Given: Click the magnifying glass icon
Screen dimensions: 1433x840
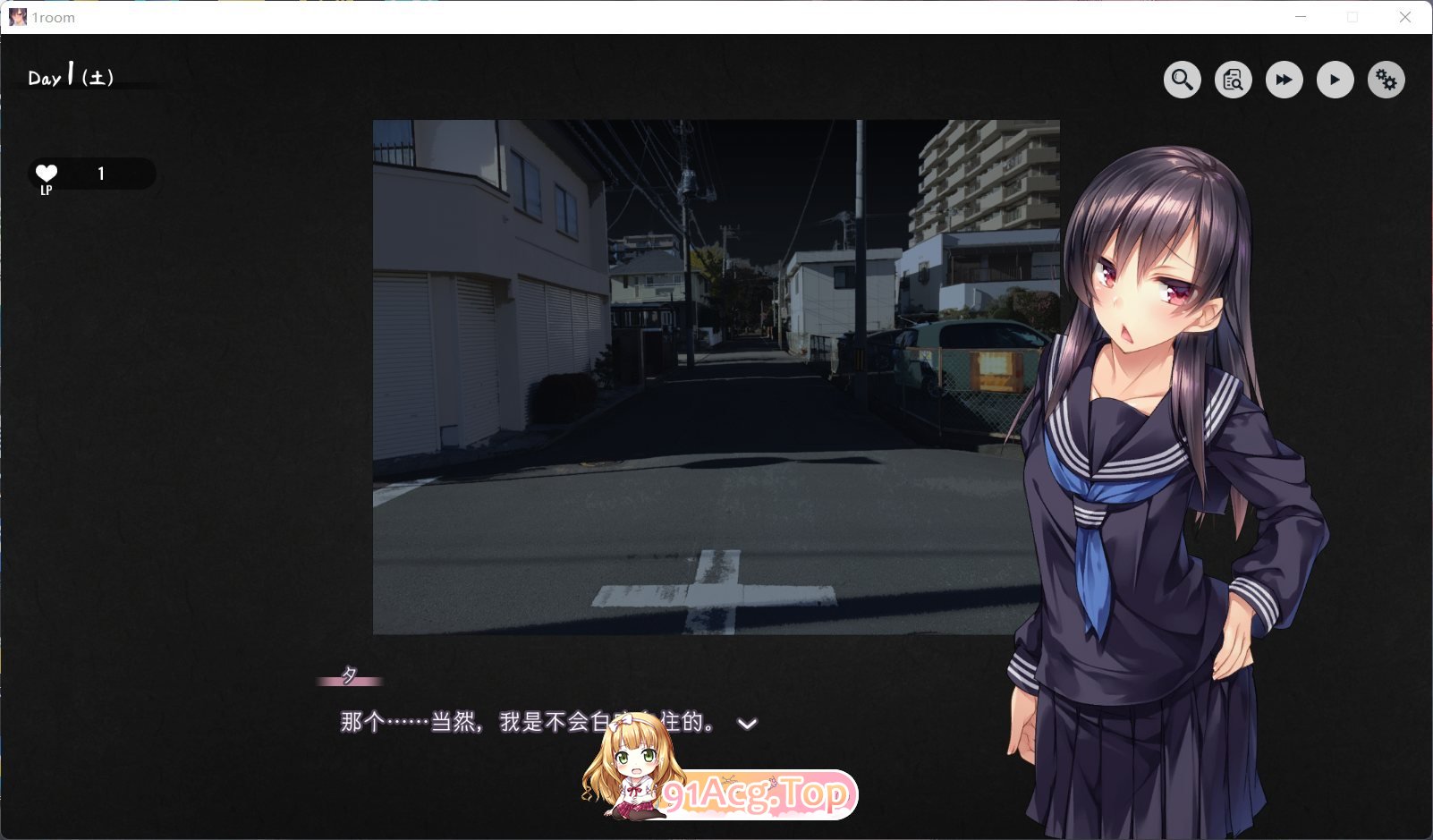Looking at the screenshot, I should (1182, 81).
